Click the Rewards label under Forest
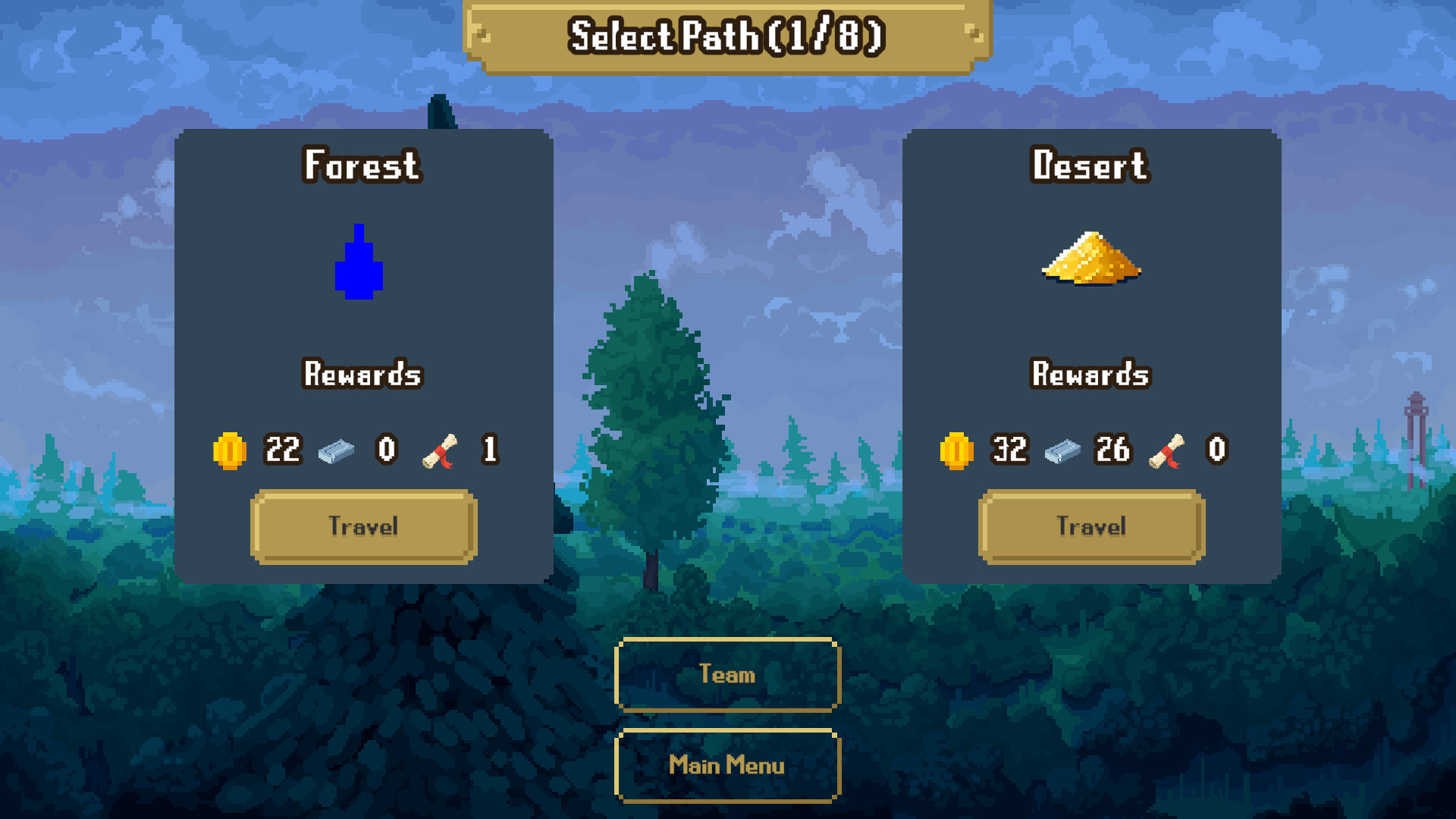This screenshot has width=1456, height=819. [x=362, y=375]
